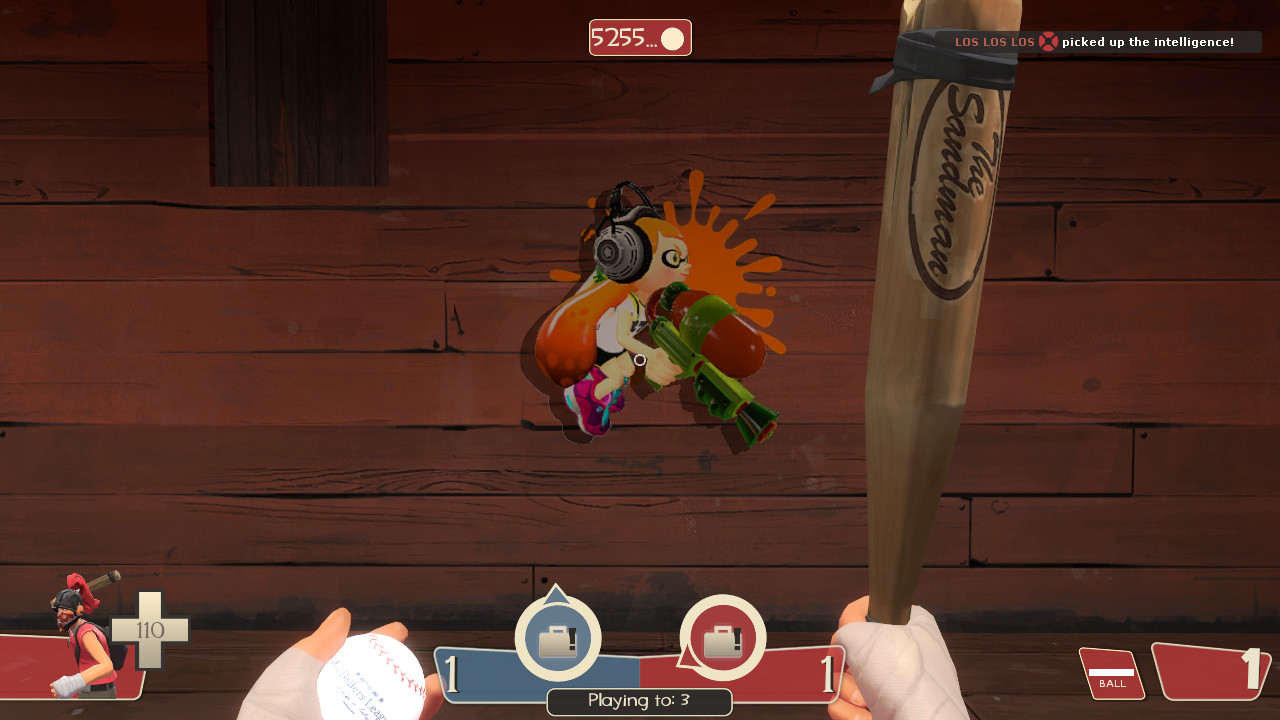Expand the blue arrow above the BLU briefcase
Screen dimensions: 1280x720
point(558,594)
